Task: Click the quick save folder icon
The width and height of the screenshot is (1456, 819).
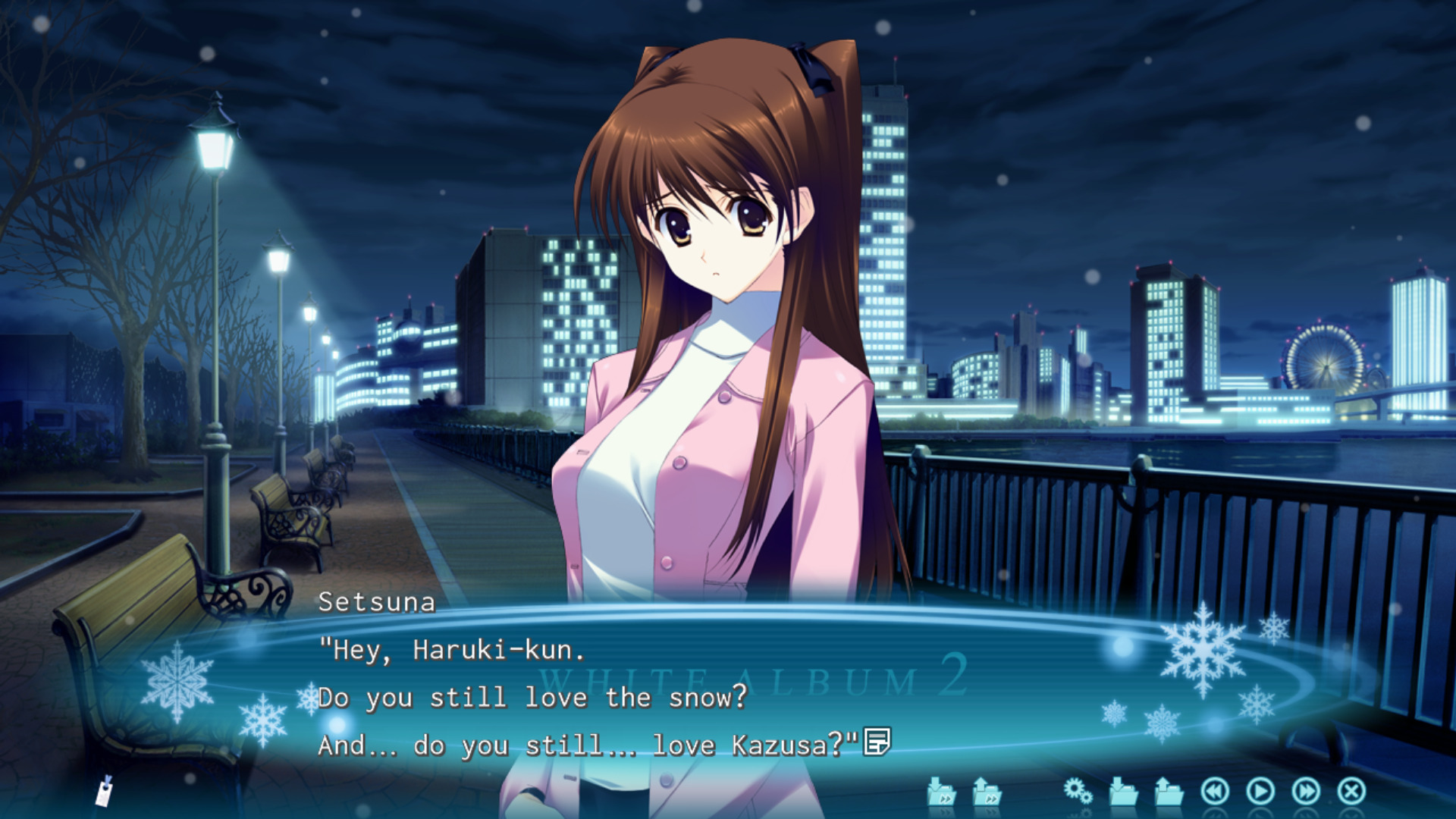Action: 941,792
